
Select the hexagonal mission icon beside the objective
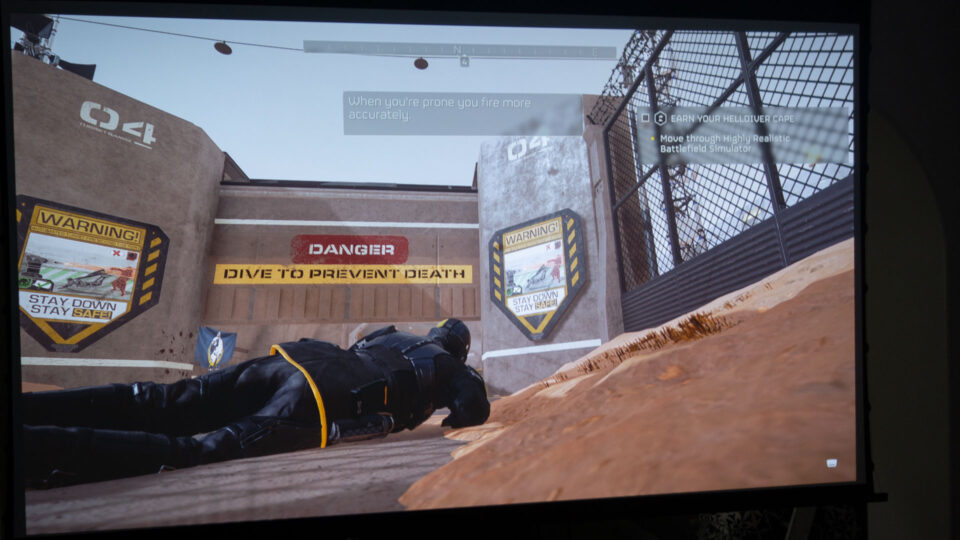pyautogui.click(x=660, y=118)
